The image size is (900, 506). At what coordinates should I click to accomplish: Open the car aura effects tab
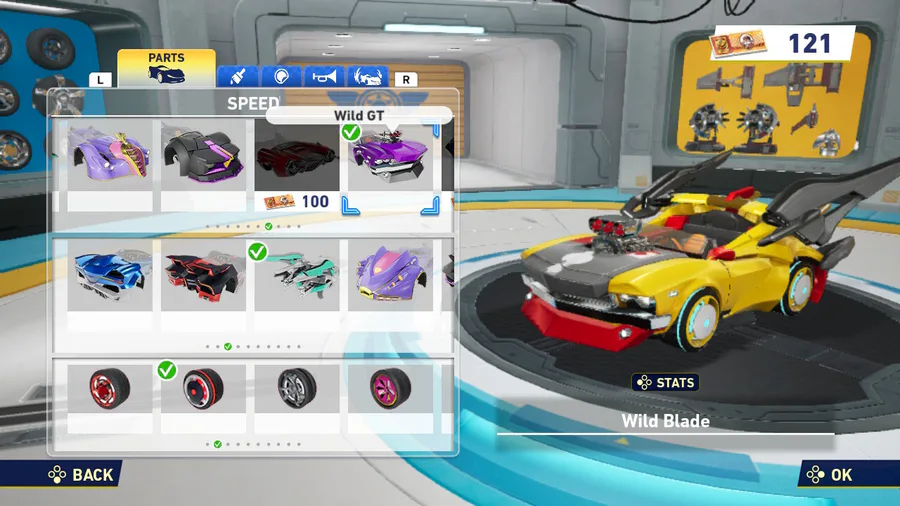tap(366, 77)
